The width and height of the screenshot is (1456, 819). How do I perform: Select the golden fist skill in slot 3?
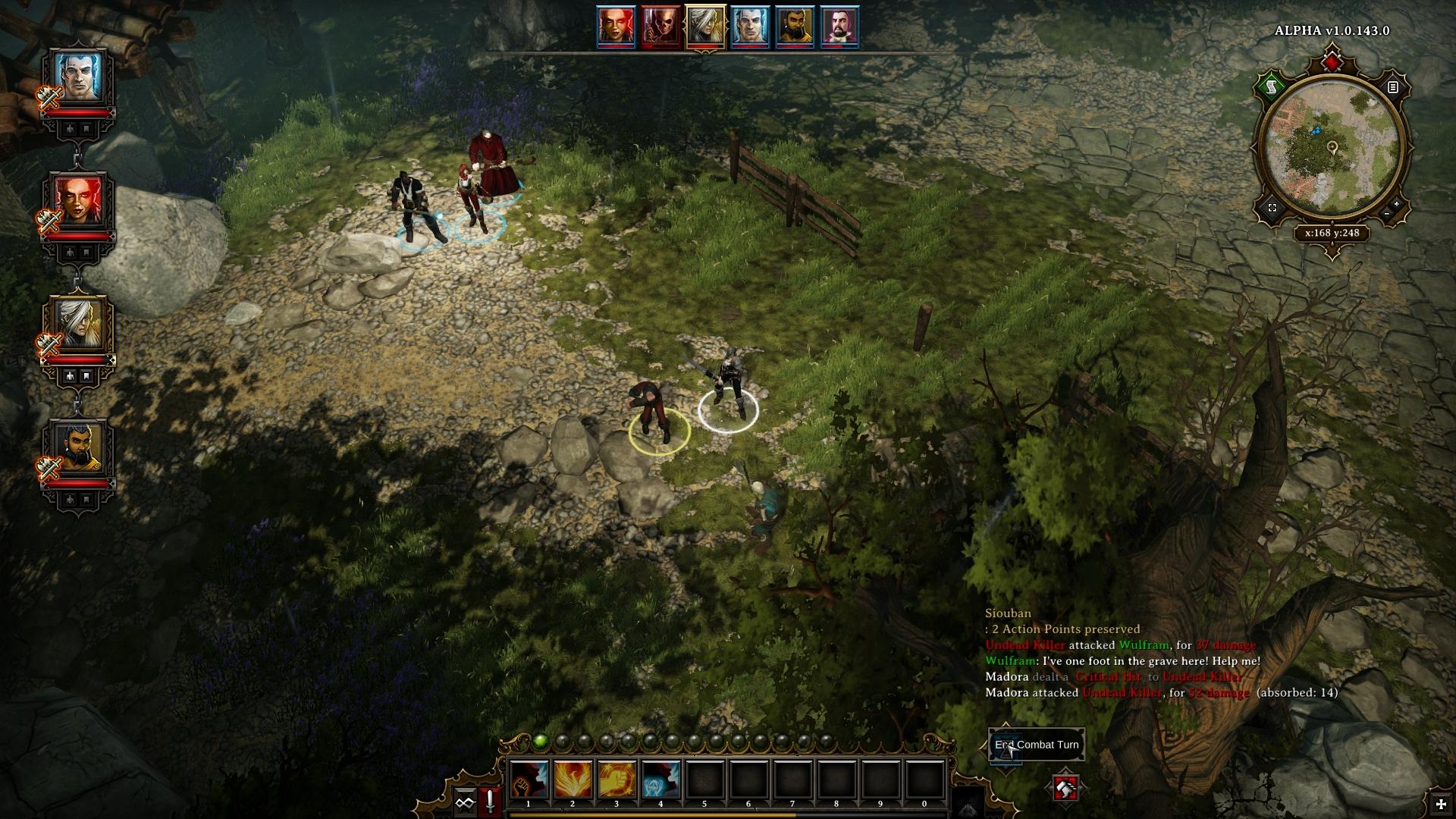coord(617,779)
